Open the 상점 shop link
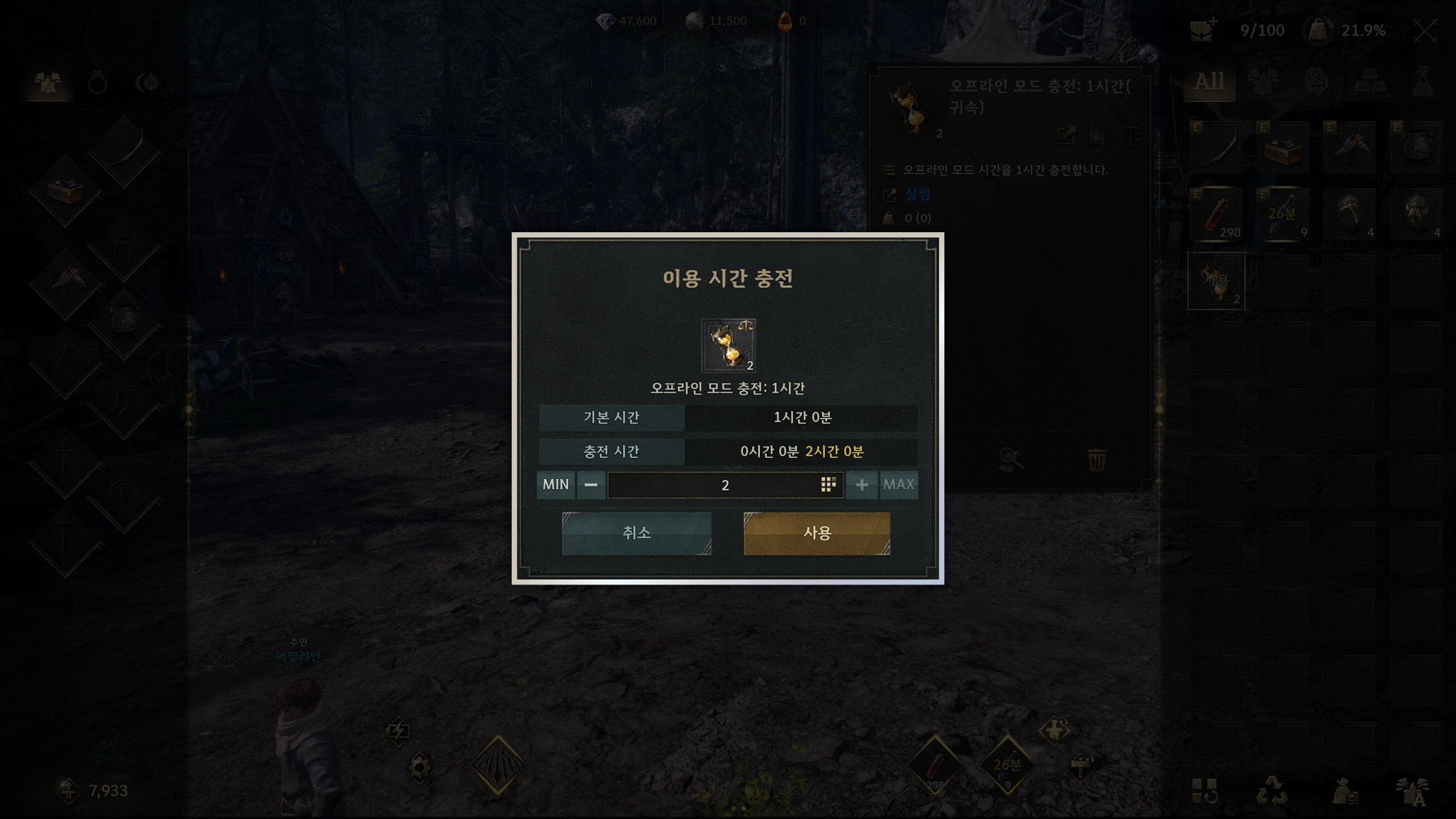 pos(917,194)
